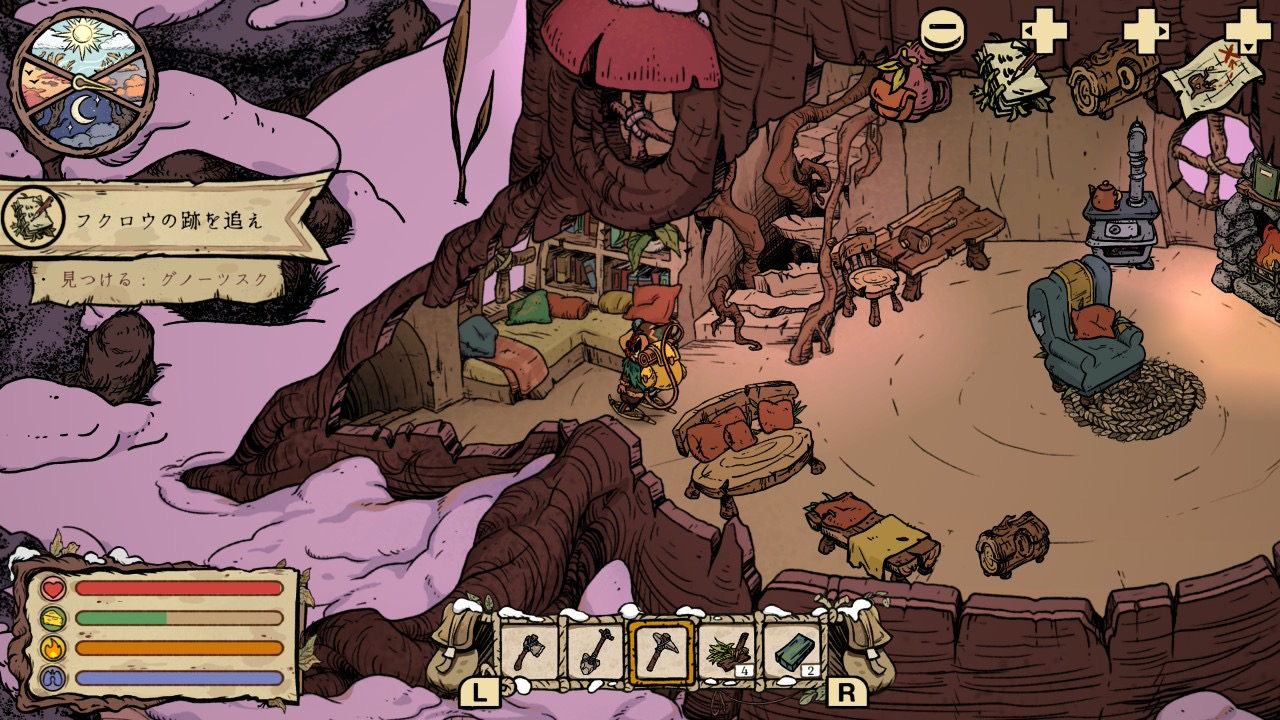Pick the green stone block slot
The image size is (1280, 720).
tap(793, 653)
